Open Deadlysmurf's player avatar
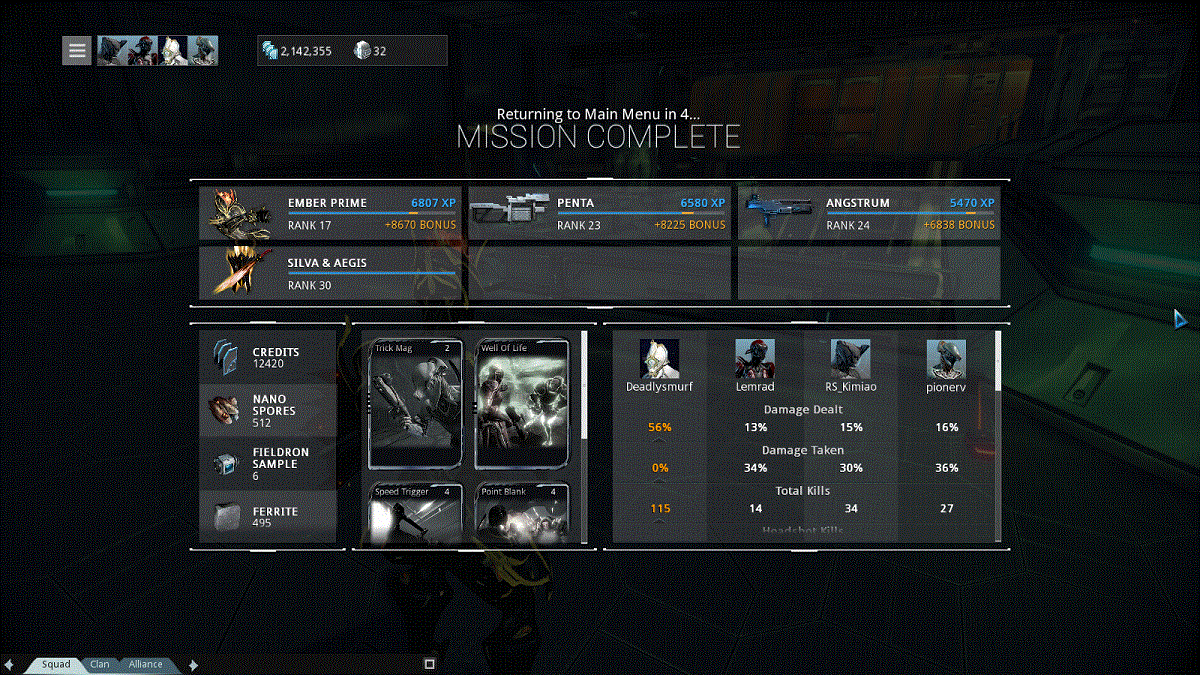This screenshot has height=675, width=1200. pyautogui.click(x=659, y=359)
